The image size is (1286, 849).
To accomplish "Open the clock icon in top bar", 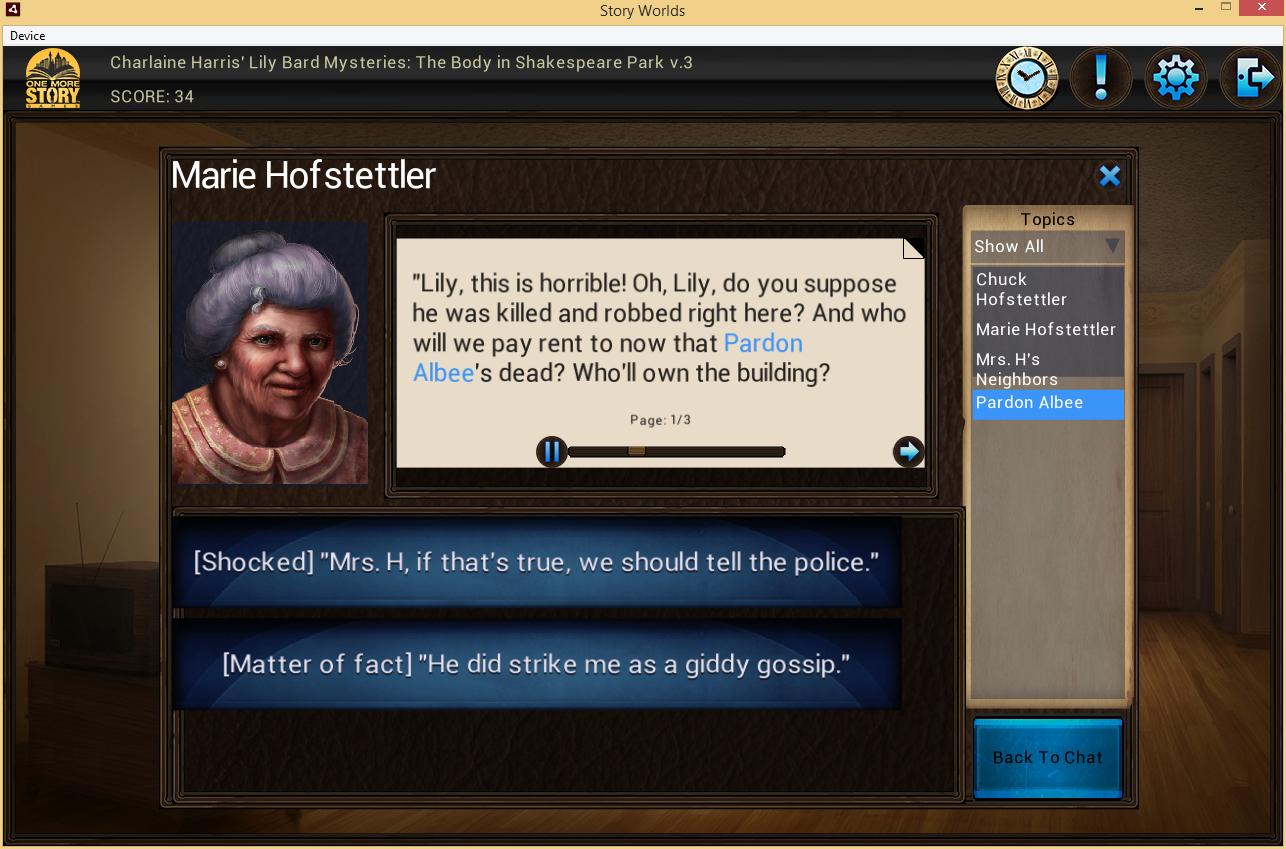I will coord(1027,77).
